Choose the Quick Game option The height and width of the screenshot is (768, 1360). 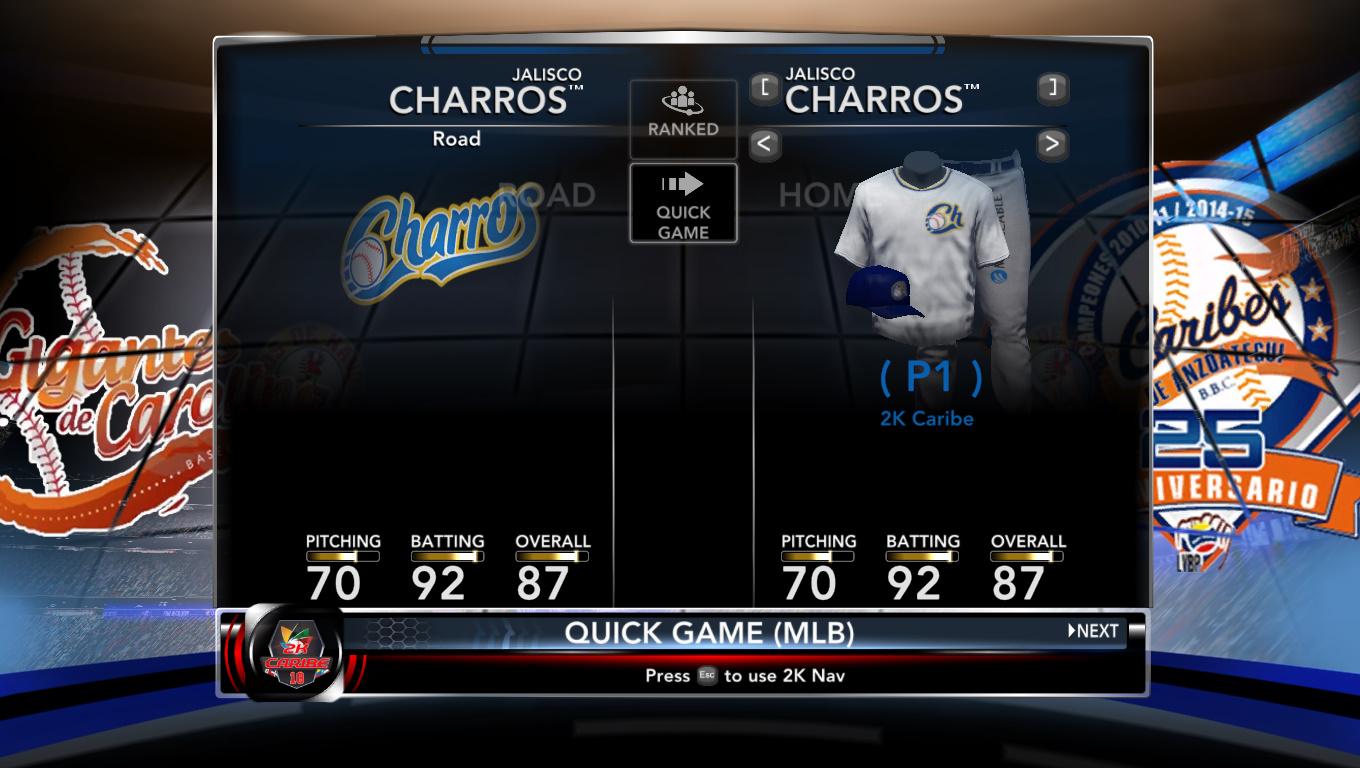(683, 204)
